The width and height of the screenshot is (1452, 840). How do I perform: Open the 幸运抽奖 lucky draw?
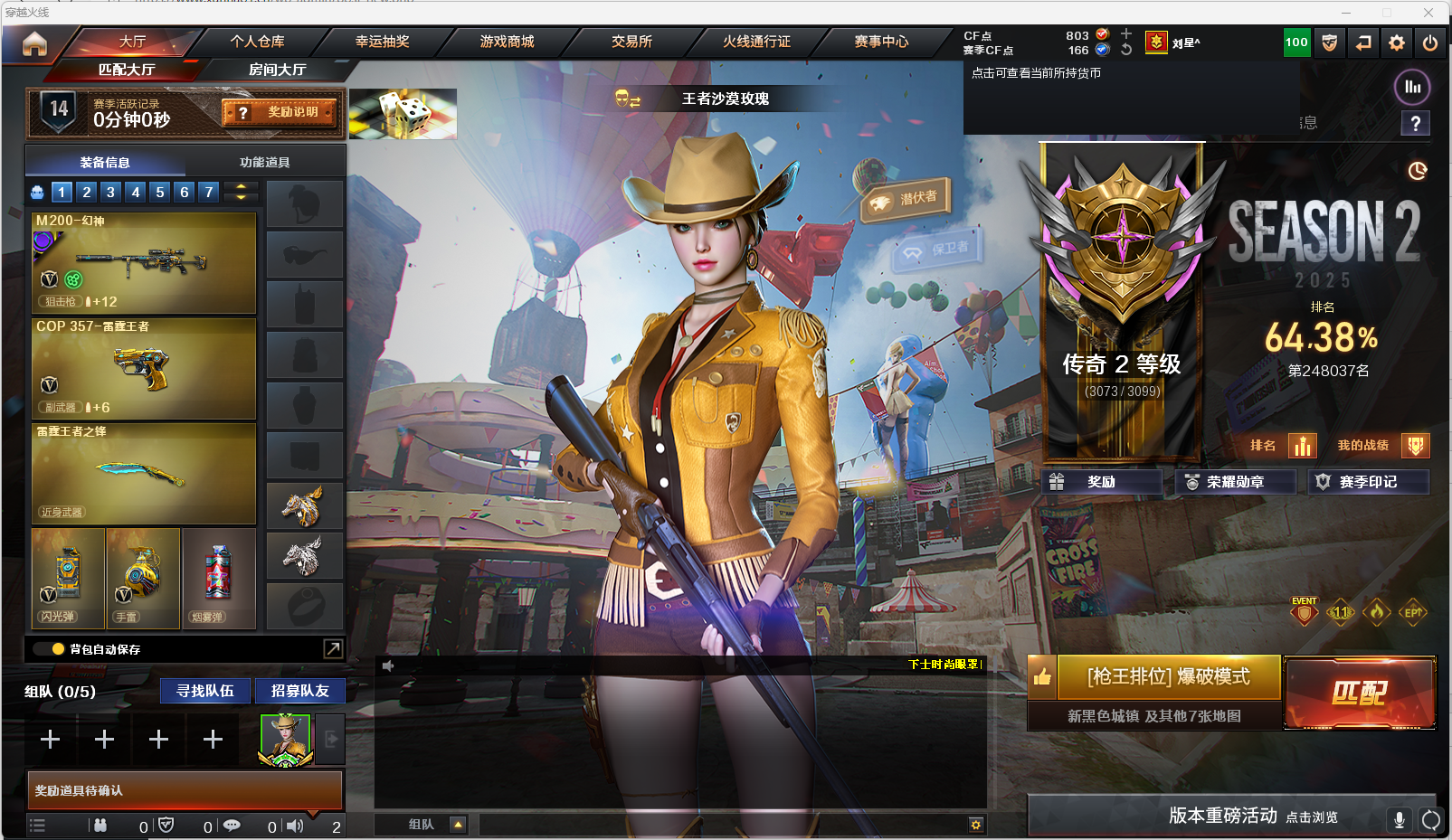coord(382,42)
